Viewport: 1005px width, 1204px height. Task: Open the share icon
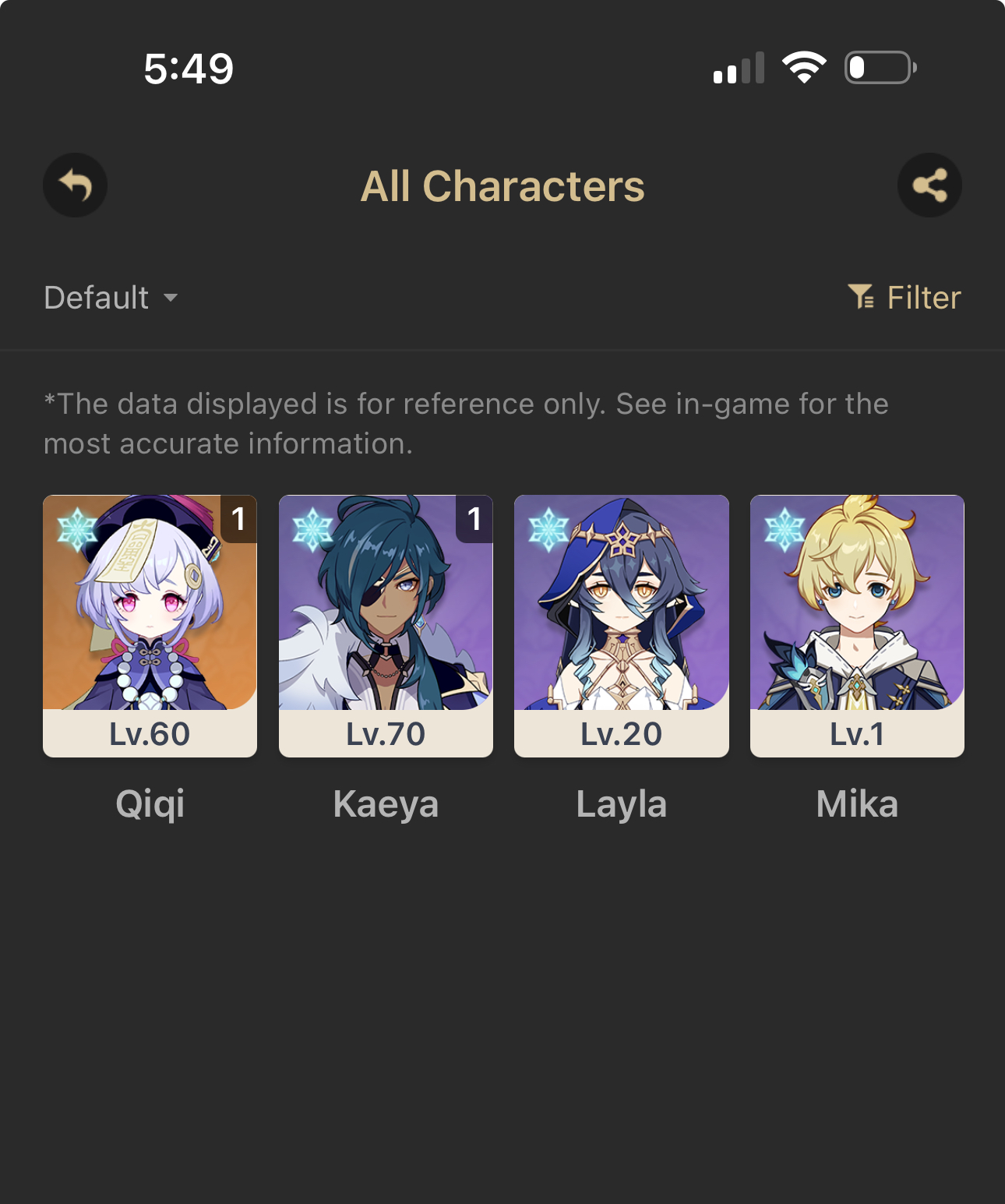(929, 185)
